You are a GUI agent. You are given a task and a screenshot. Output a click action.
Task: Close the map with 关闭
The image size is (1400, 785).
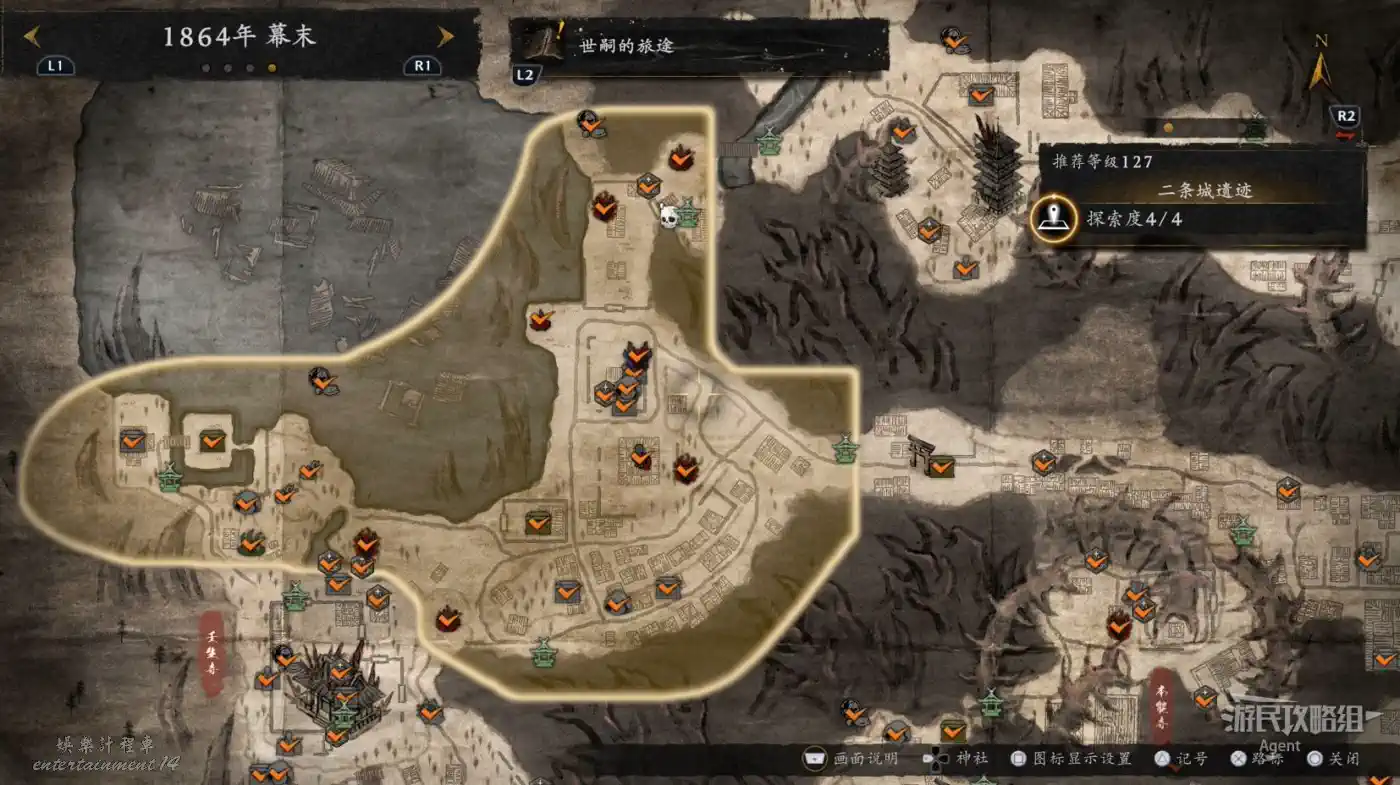(1336, 759)
